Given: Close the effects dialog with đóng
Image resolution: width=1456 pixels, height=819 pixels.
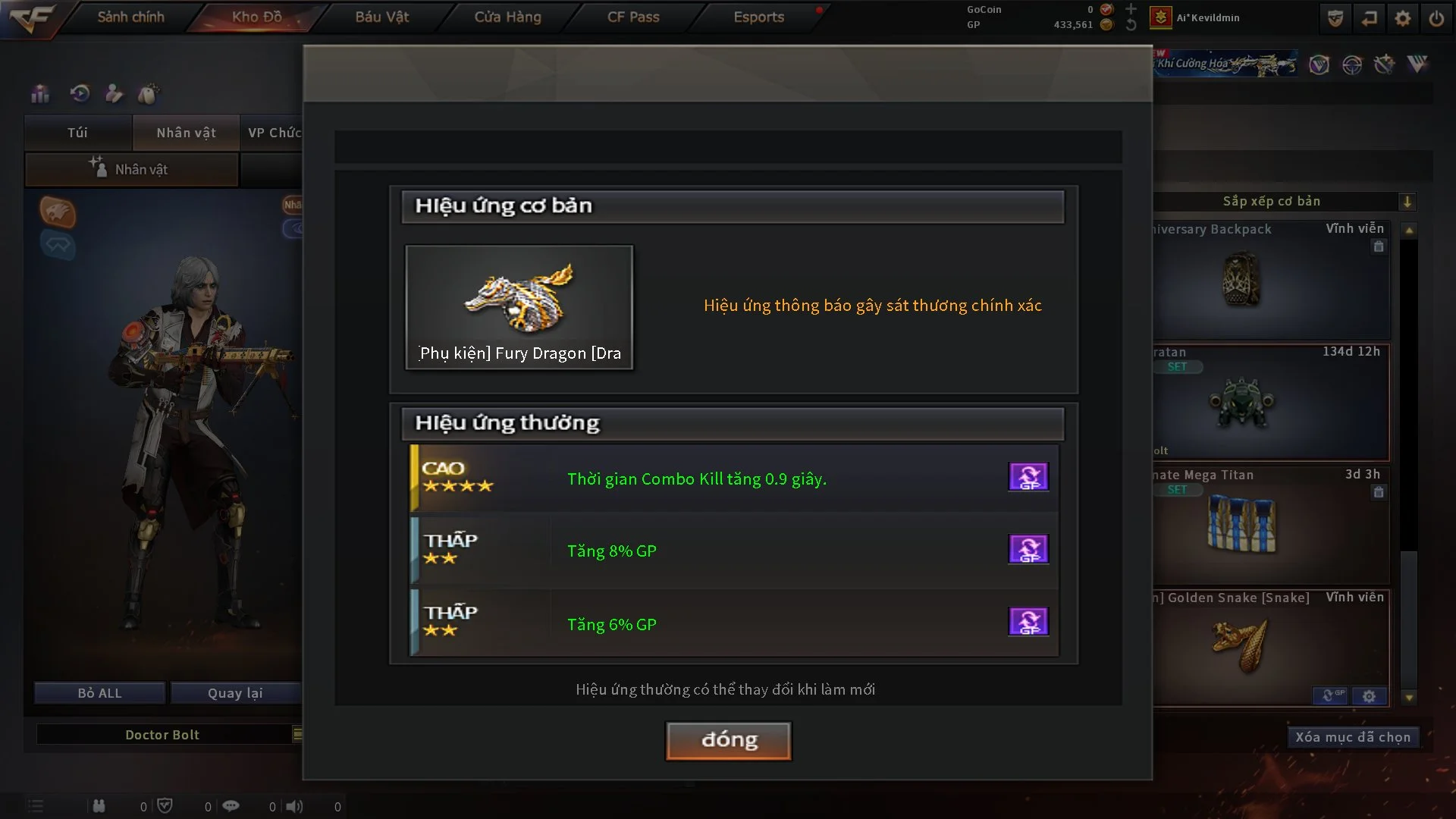Looking at the screenshot, I should (728, 740).
